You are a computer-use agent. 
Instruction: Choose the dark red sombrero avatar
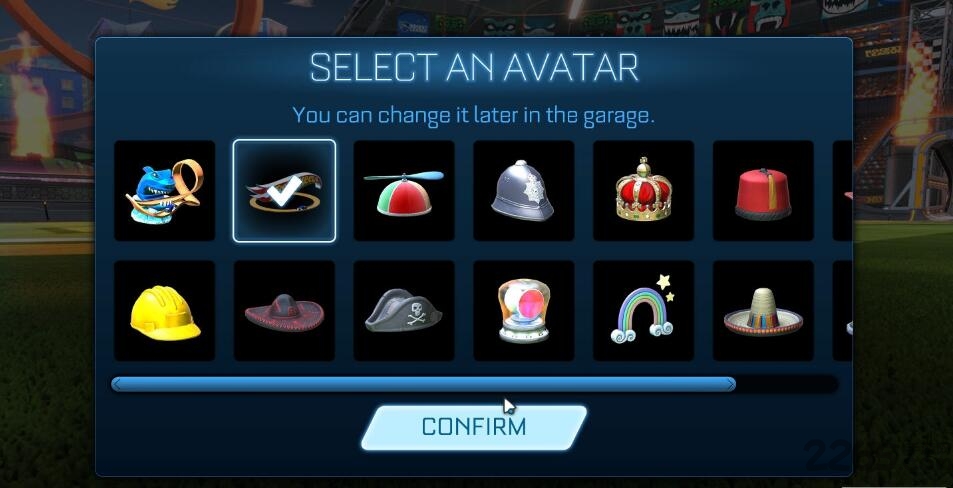284,310
